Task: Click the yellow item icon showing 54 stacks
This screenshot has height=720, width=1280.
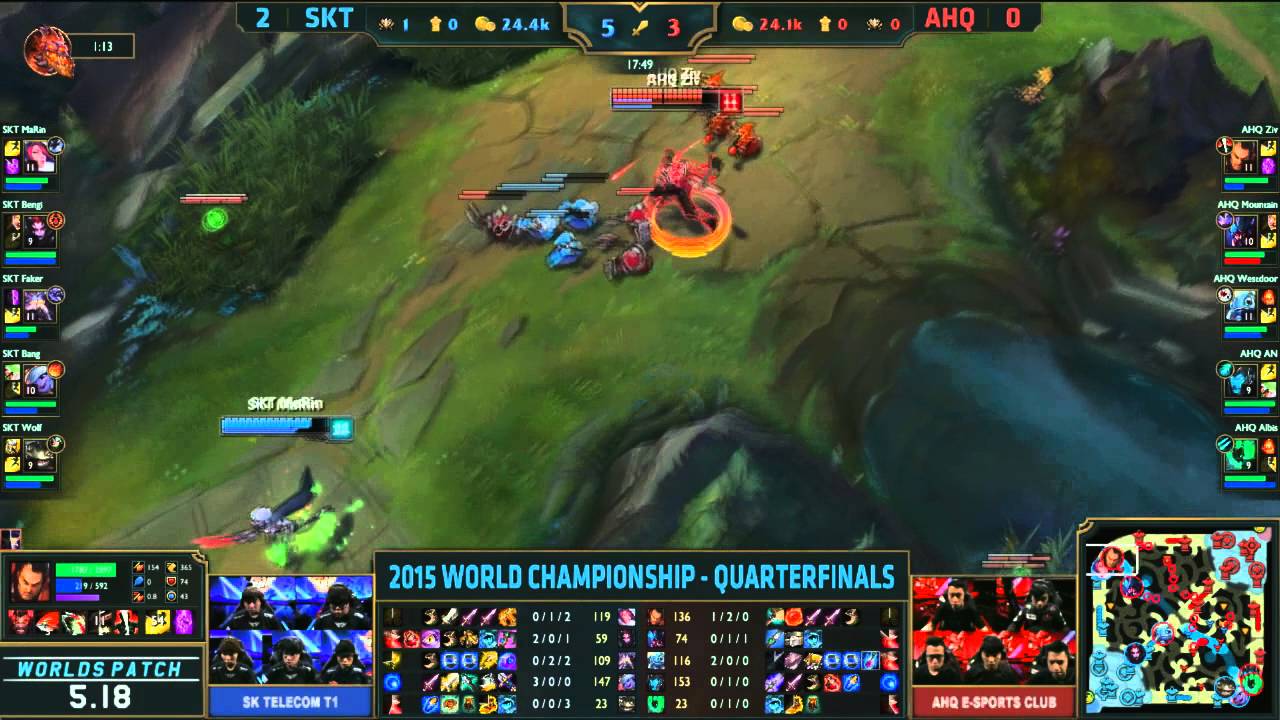Action: (155, 621)
